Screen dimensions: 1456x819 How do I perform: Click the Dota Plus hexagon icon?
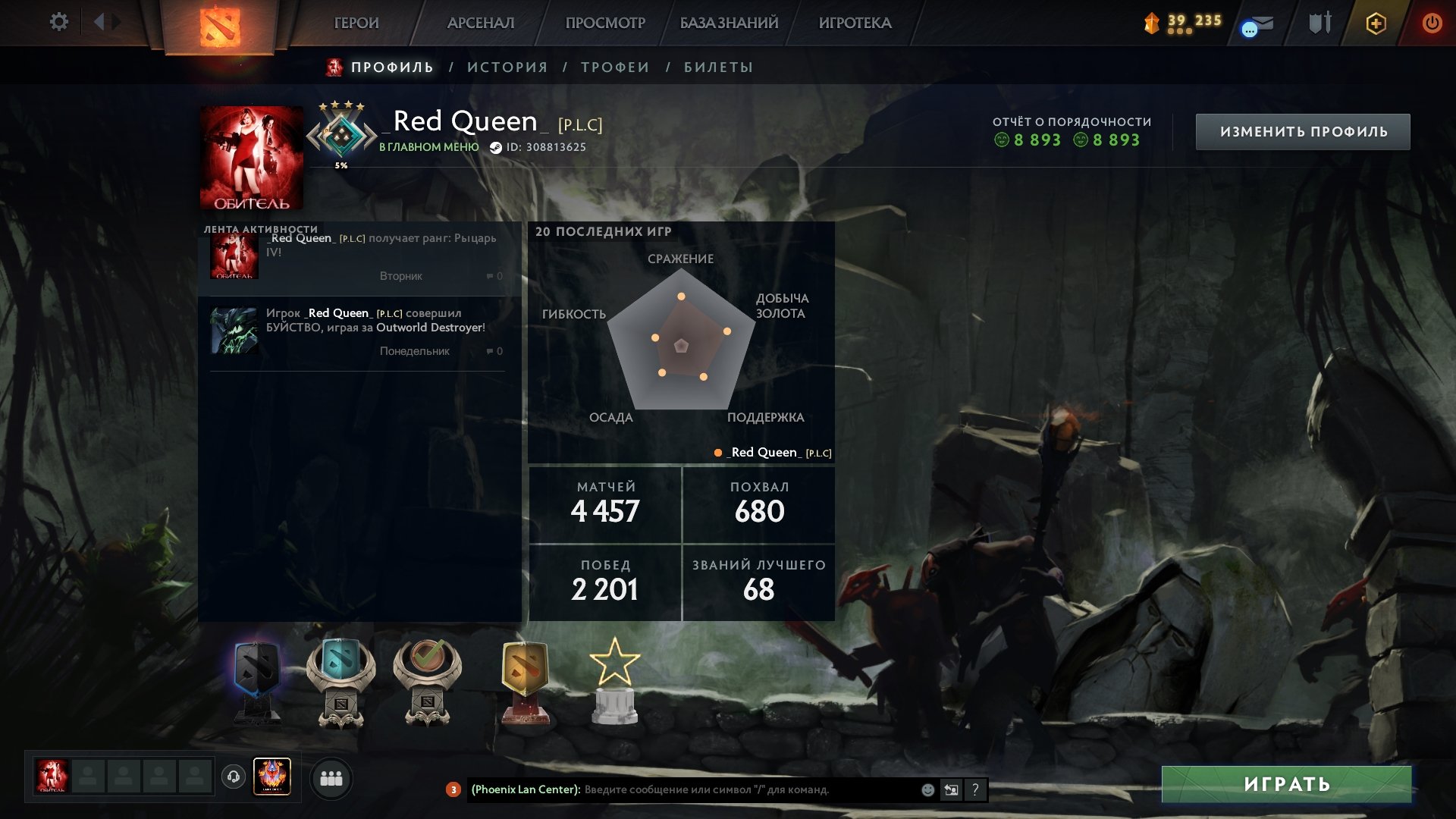pyautogui.click(x=1376, y=23)
